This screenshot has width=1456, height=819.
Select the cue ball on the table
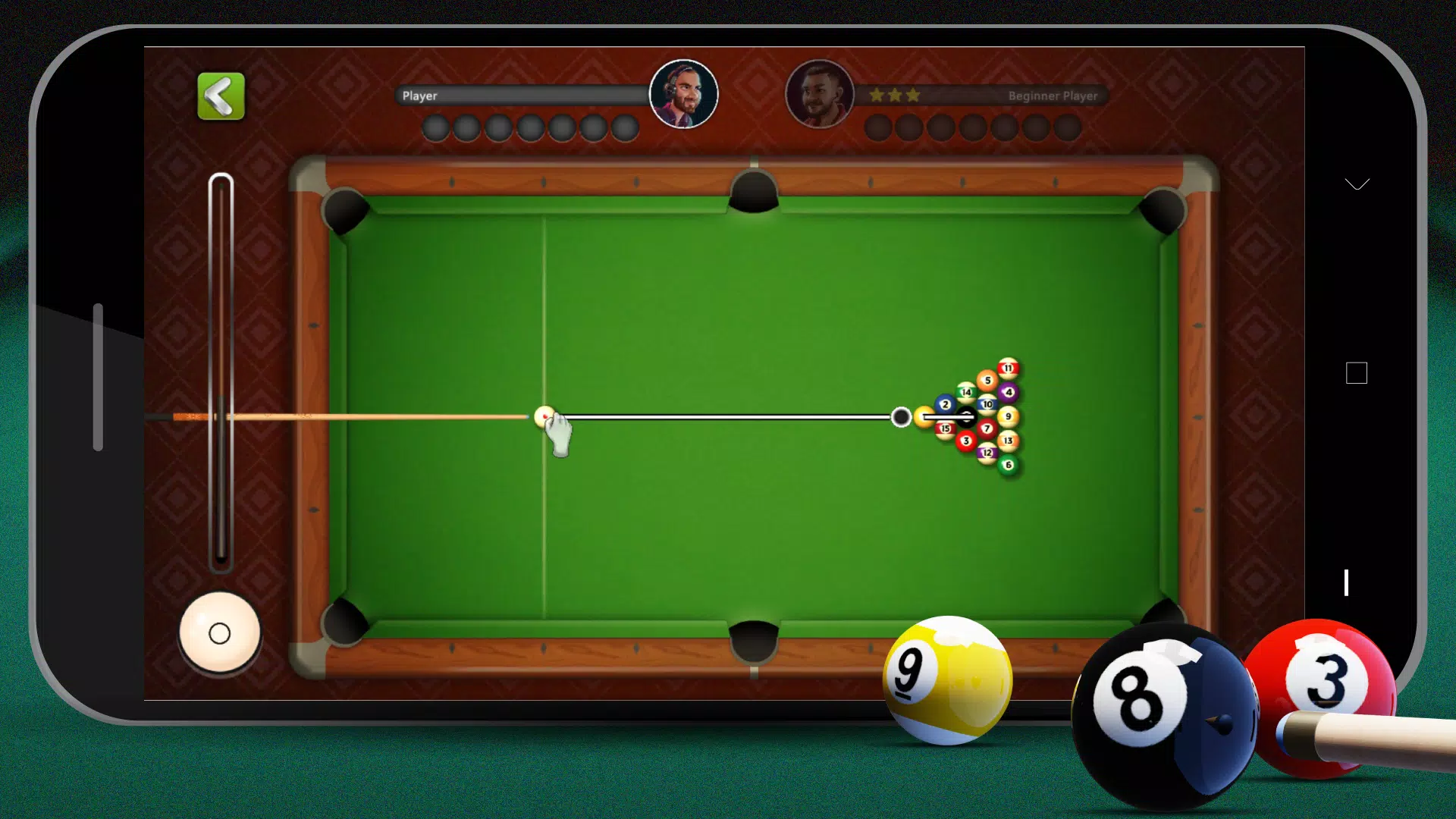(544, 416)
